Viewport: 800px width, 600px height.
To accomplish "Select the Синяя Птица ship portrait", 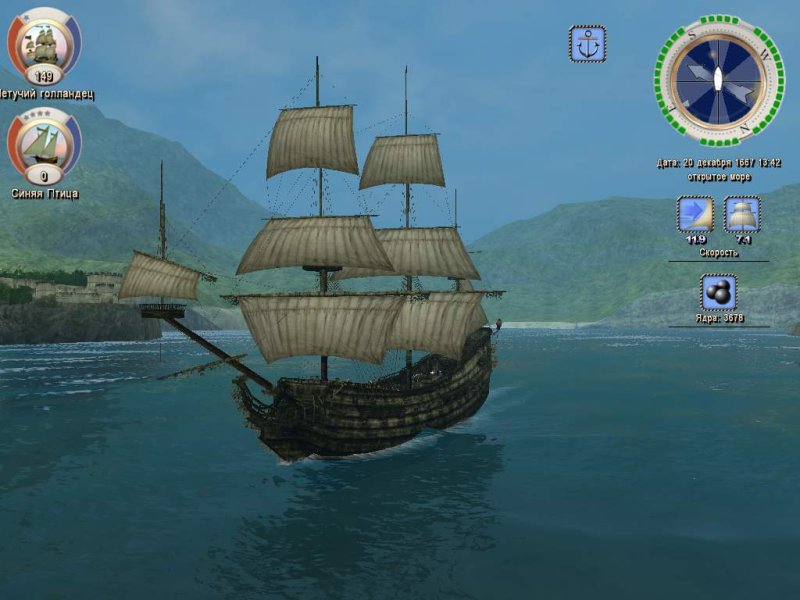I will tap(44, 143).
